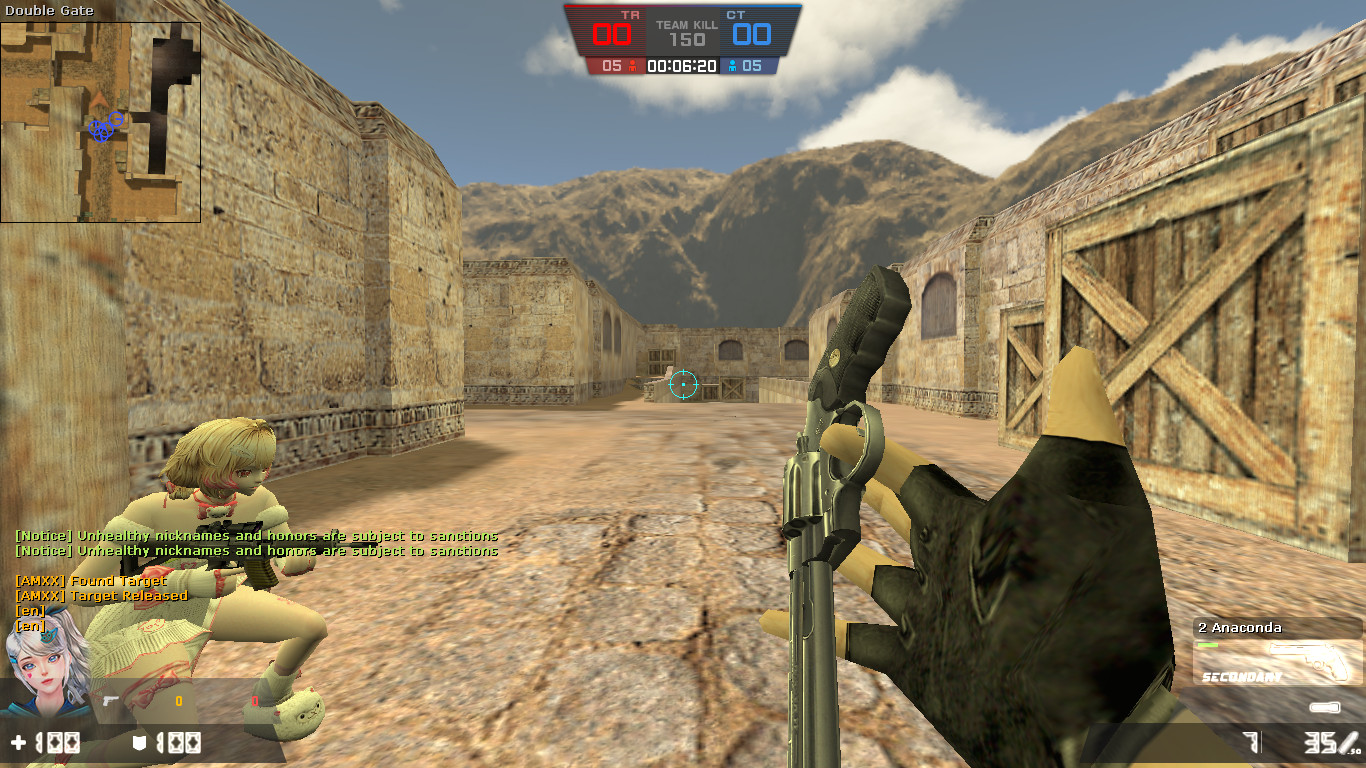This screenshot has width=1366, height=768.
Task: Click the SECONDARY weapon slot label
Action: (x=1242, y=676)
